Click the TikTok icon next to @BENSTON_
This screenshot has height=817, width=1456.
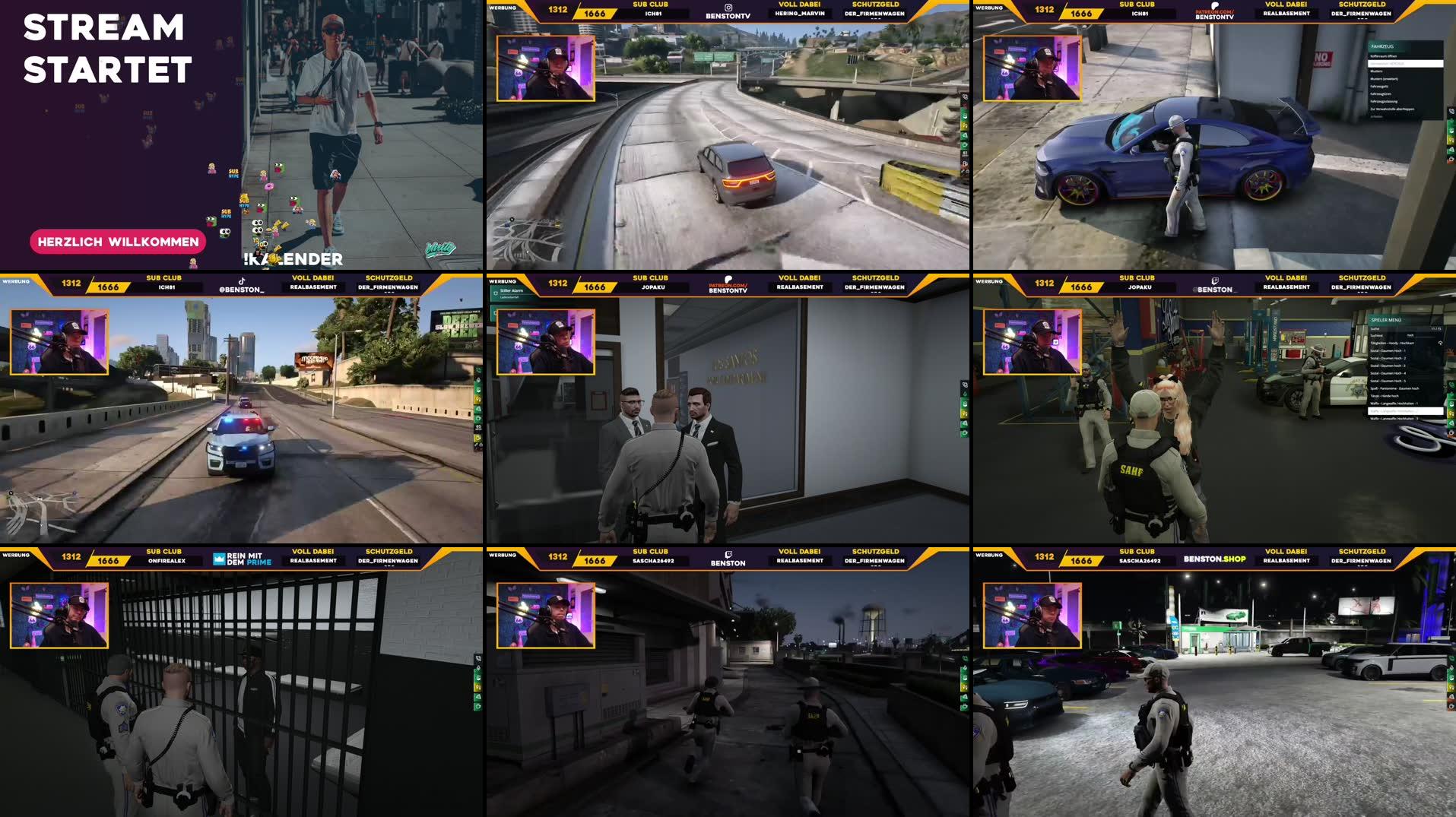click(x=242, y=281)
